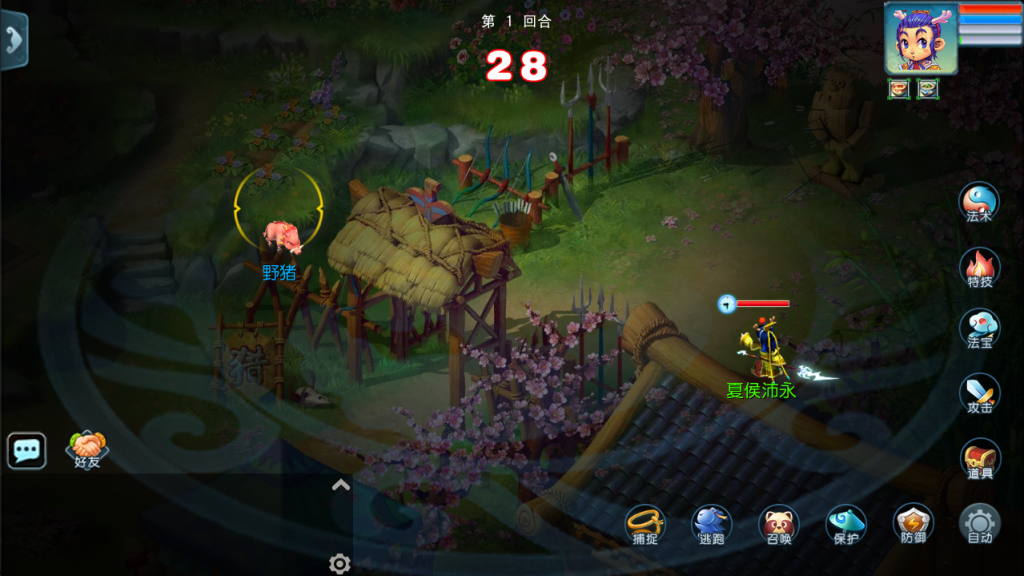1024x576 pixels.
Task: Open the chat settings gear
Action: 340,564
